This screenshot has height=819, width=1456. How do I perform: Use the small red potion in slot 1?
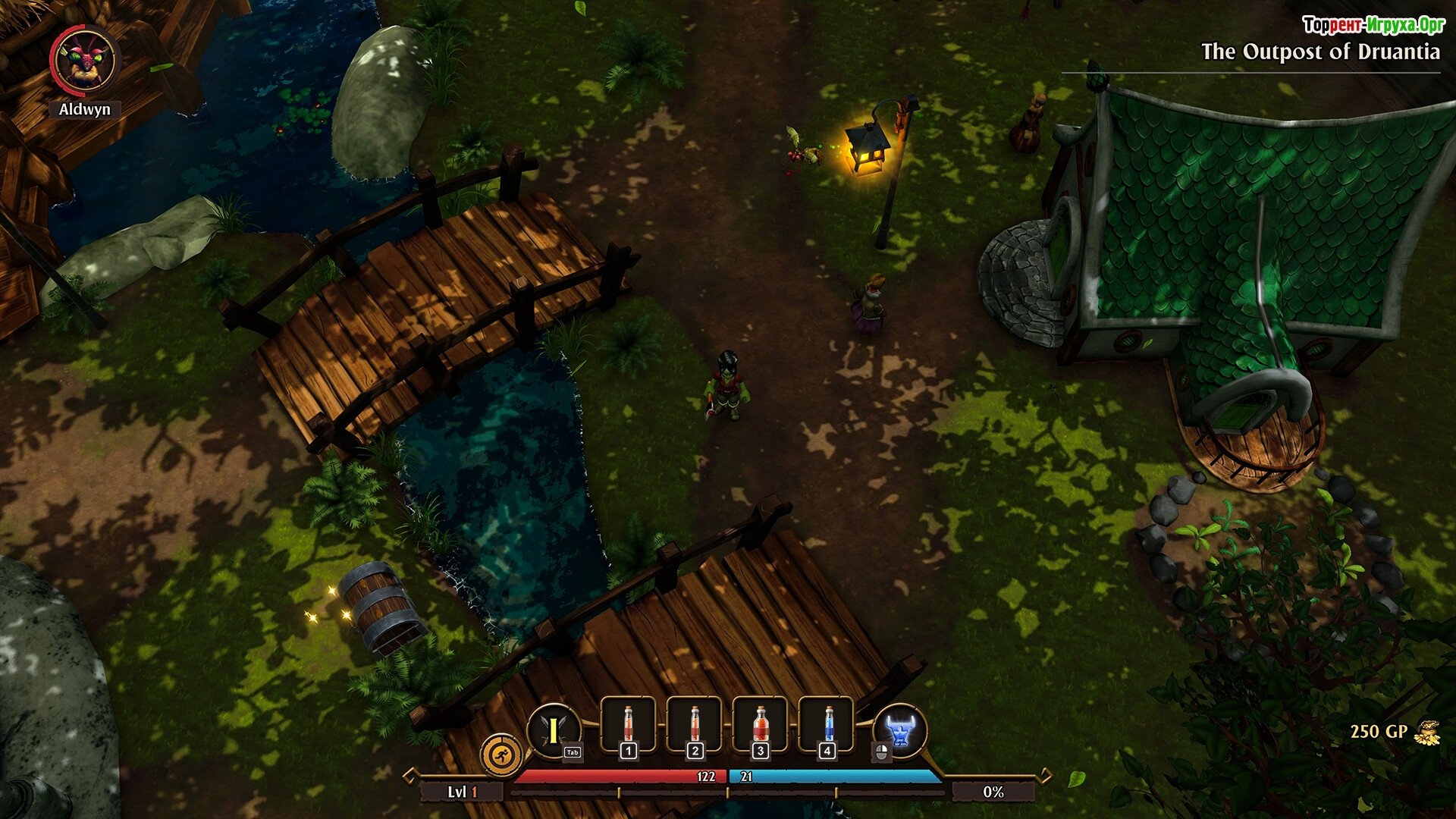(x=628, y=726)
